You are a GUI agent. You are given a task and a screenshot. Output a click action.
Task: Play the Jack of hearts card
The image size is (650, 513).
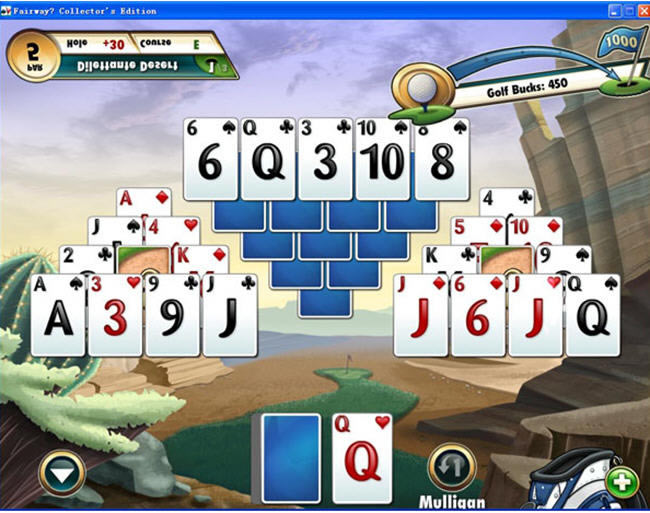click(535, 316)
